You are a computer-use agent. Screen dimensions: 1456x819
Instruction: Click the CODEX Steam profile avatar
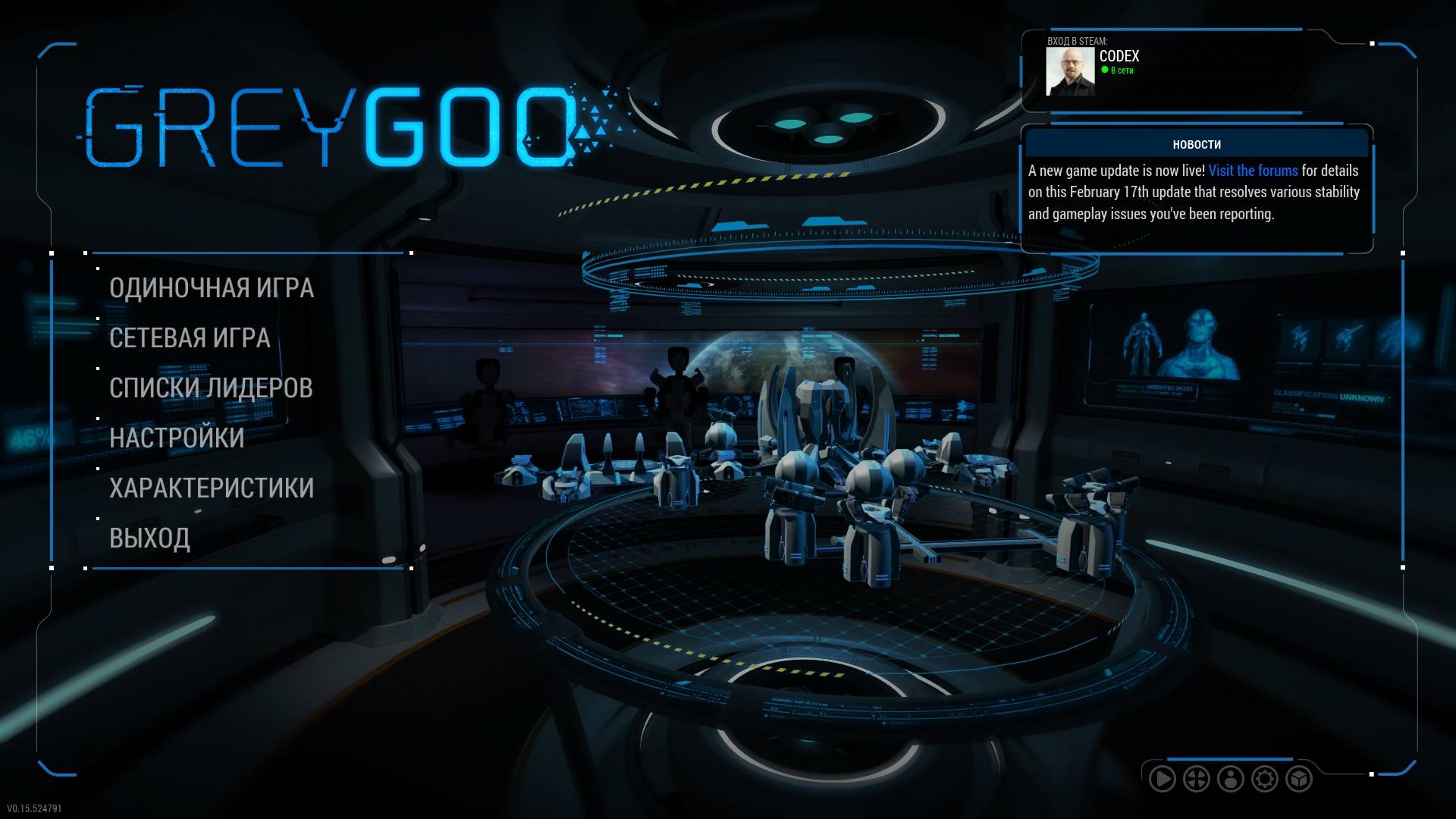(1070, 71)
